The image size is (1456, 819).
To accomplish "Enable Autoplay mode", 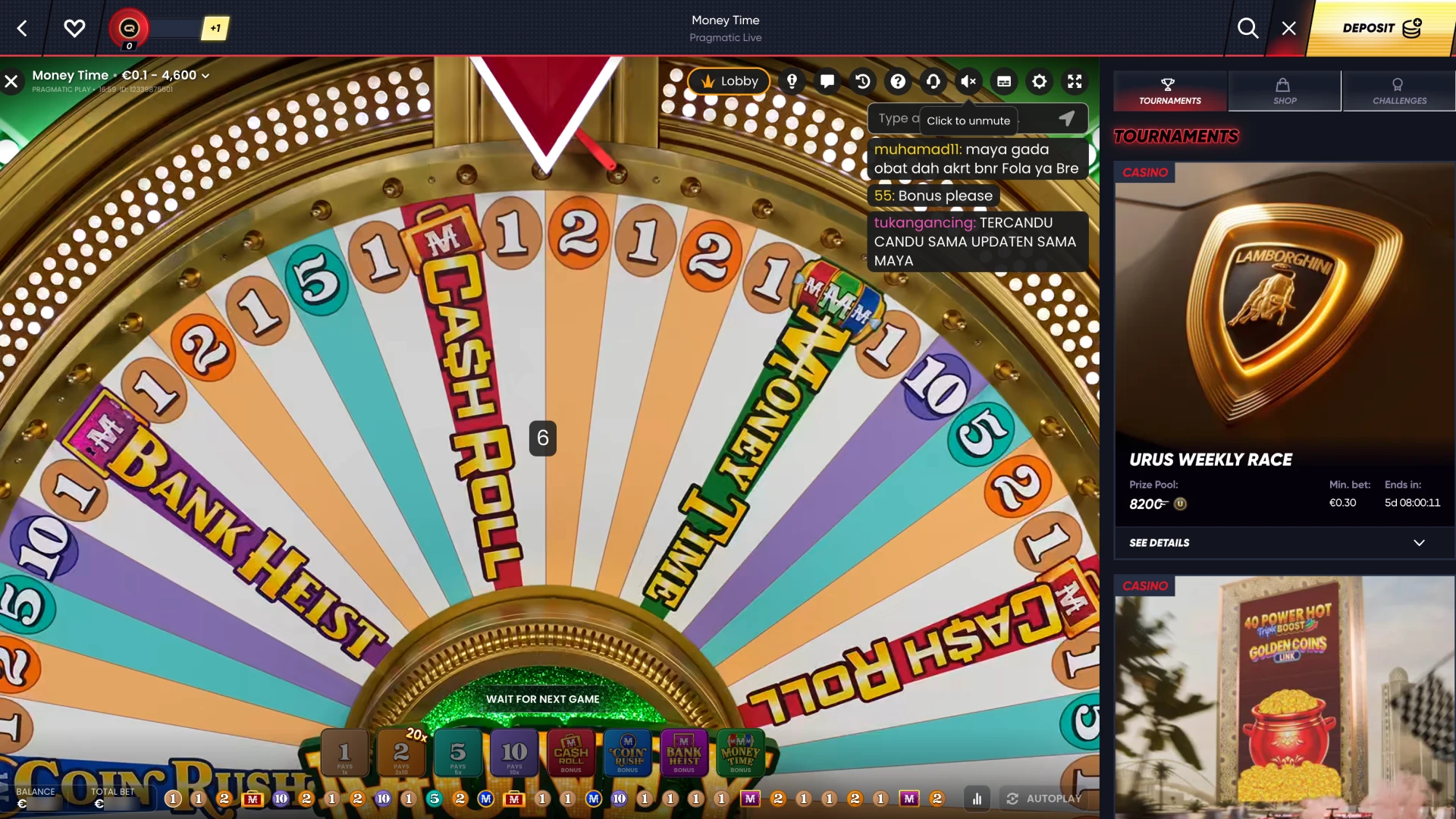I will pyautogui.click(x=1045, y=799).
